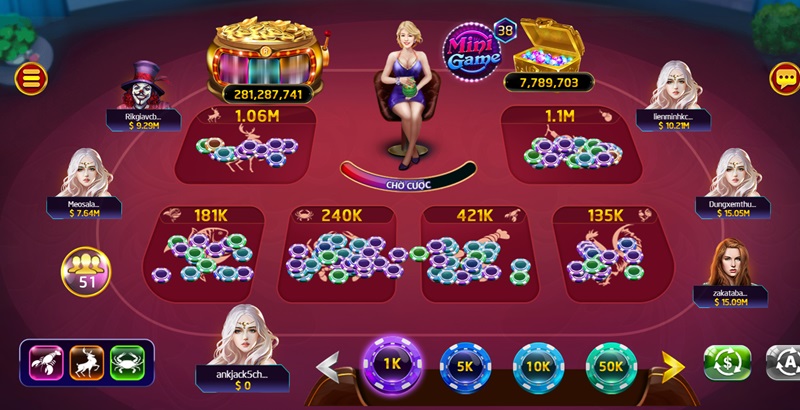800x410 pixels.
Task: Show the player list with 51 players
Action: [x=86, y=272]
